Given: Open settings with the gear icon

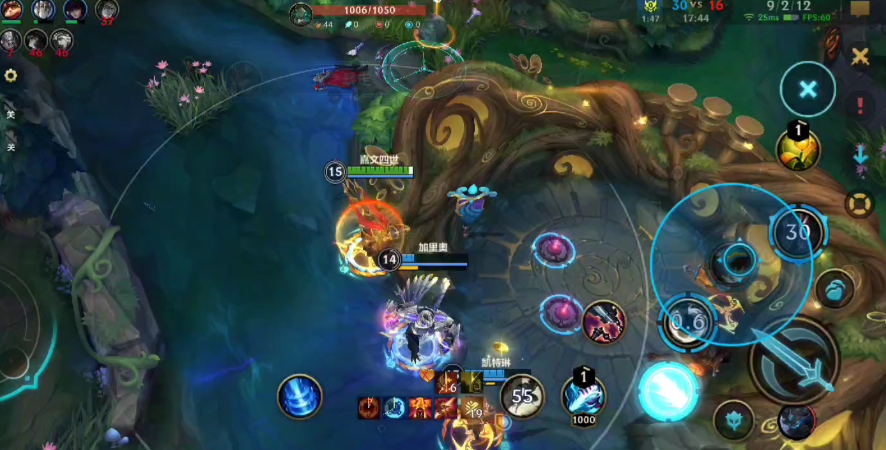Looking at the screenshot, I should [x=11, y=75].
